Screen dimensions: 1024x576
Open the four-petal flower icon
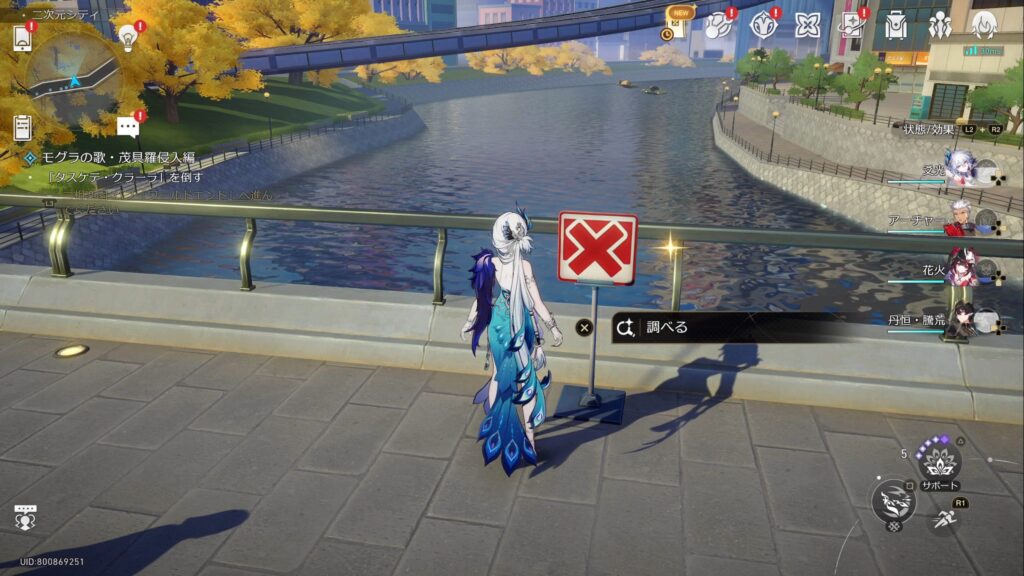coord(807,25)
